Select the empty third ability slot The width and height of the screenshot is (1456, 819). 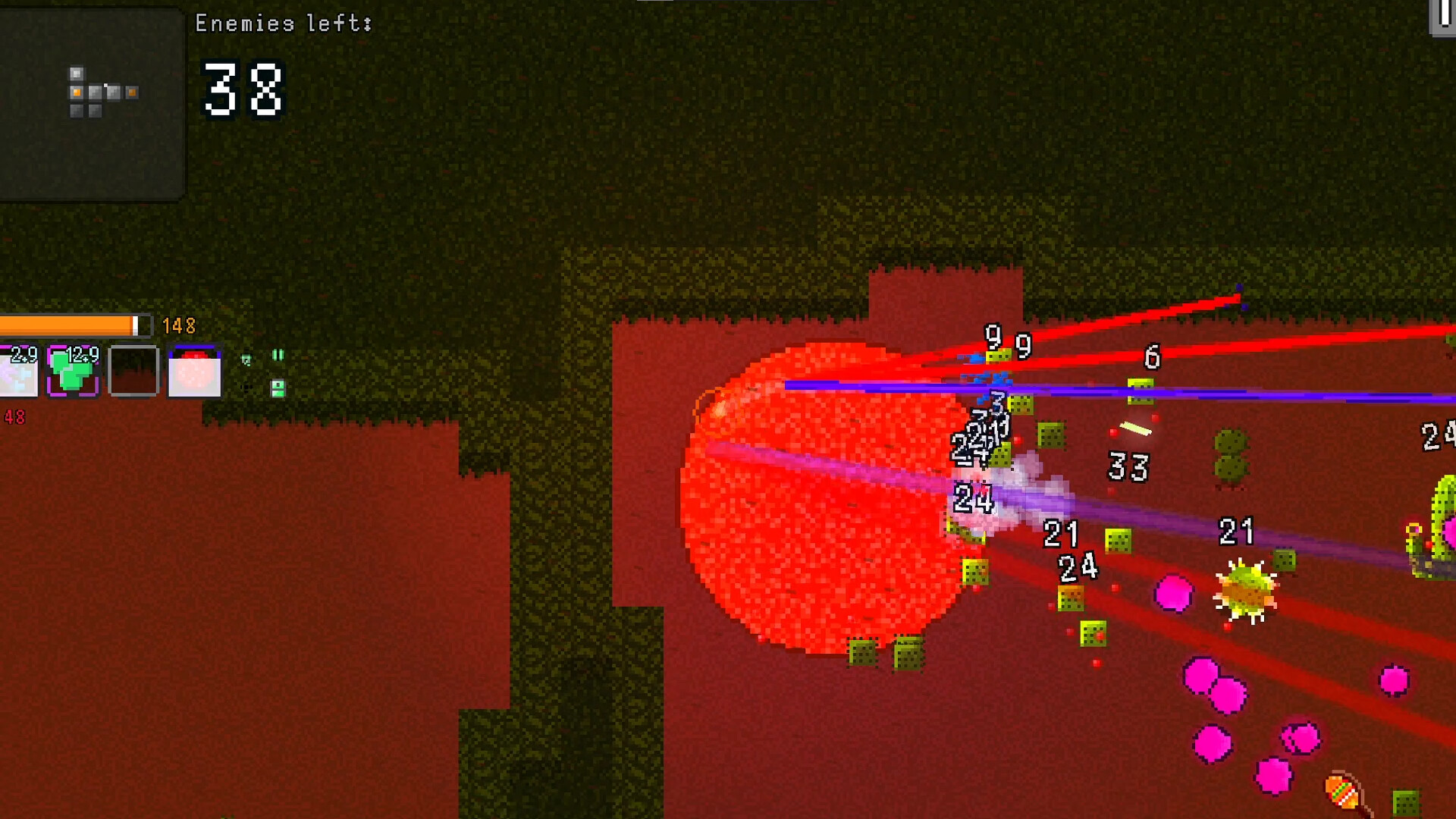coord(134,372)
